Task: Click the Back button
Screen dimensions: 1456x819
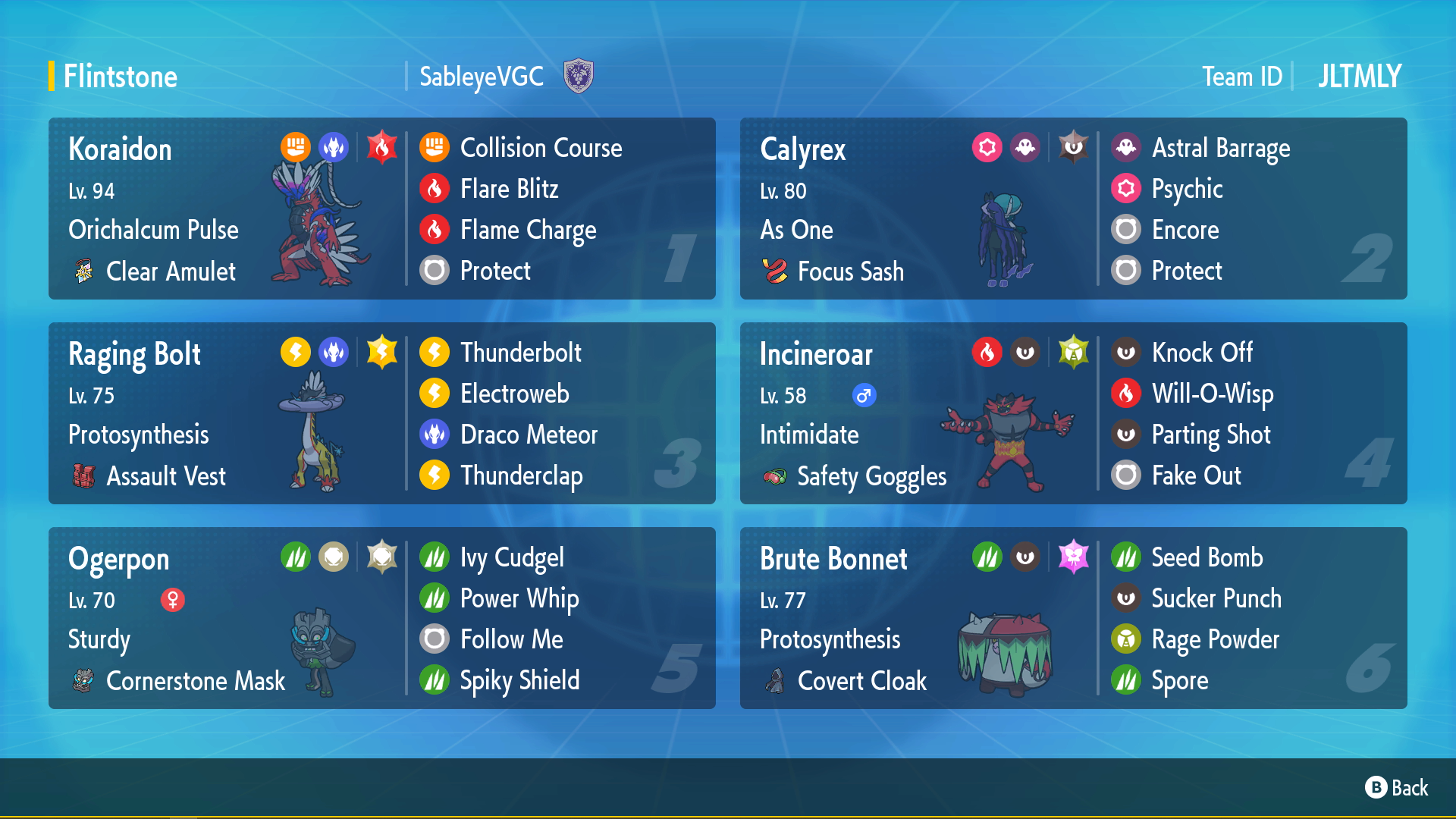Action: [1397, 788]
